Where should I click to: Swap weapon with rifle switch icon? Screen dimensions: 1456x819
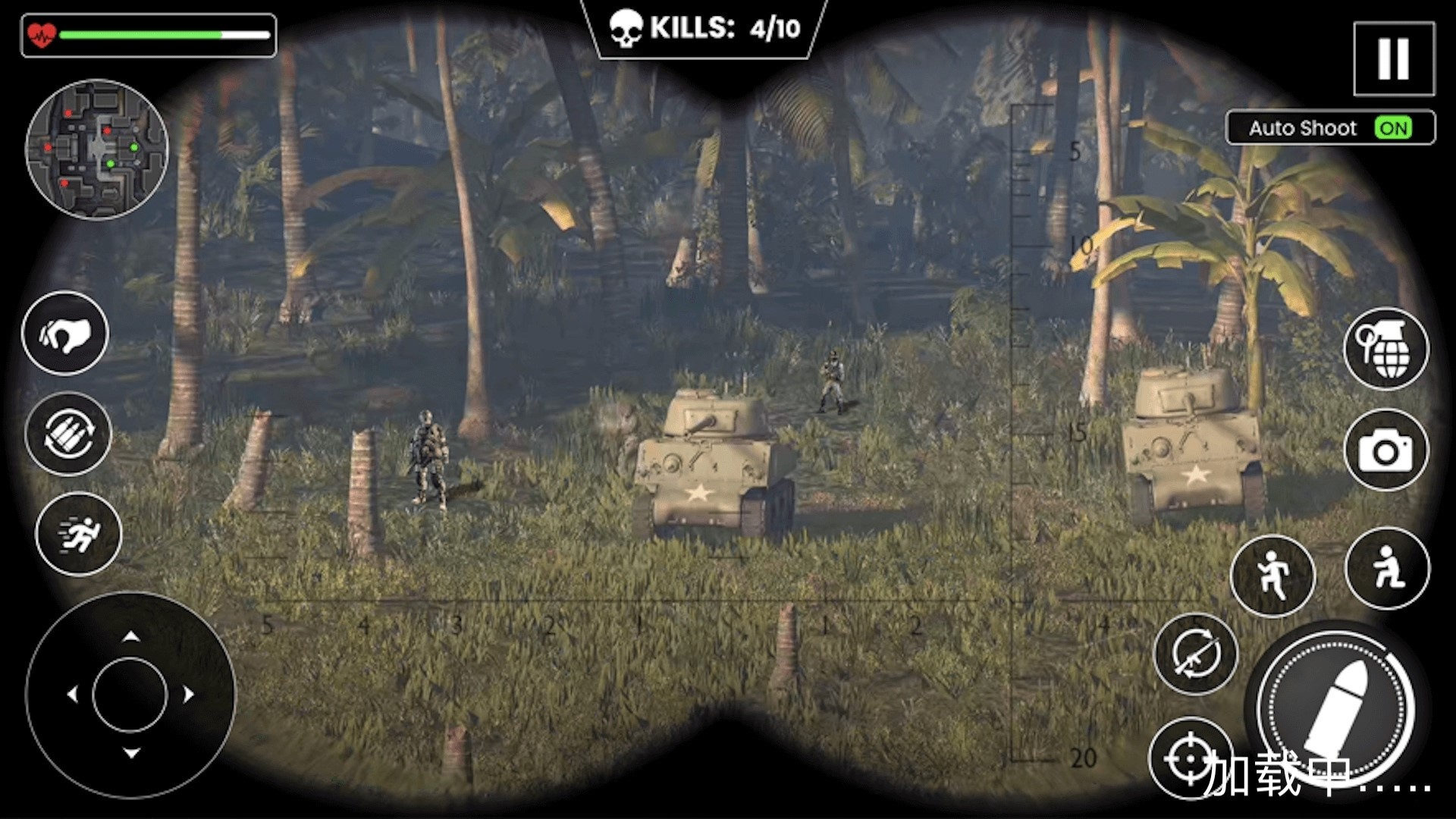coord(1195,654)
